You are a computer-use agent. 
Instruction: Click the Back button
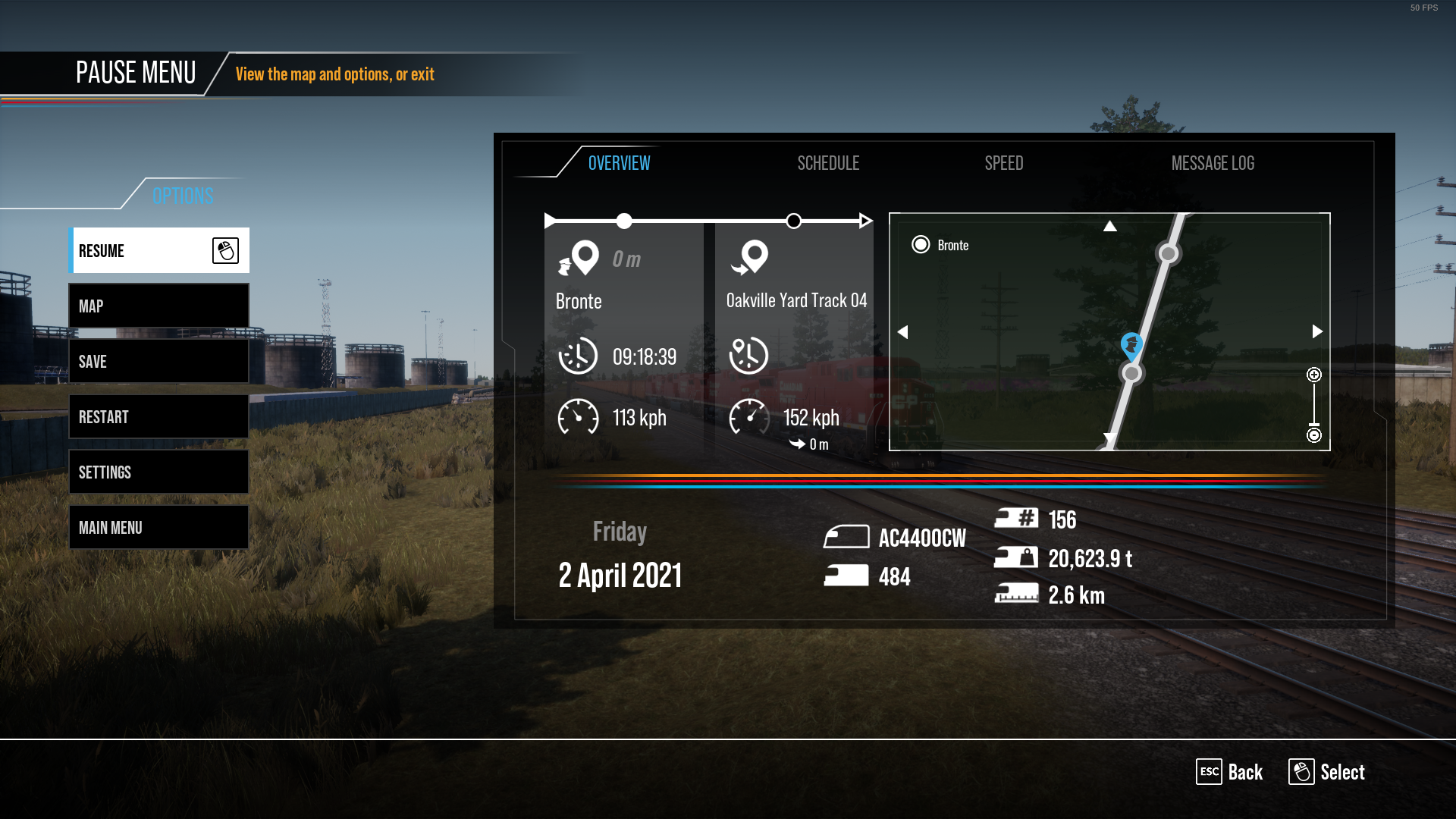(1230, 772)
